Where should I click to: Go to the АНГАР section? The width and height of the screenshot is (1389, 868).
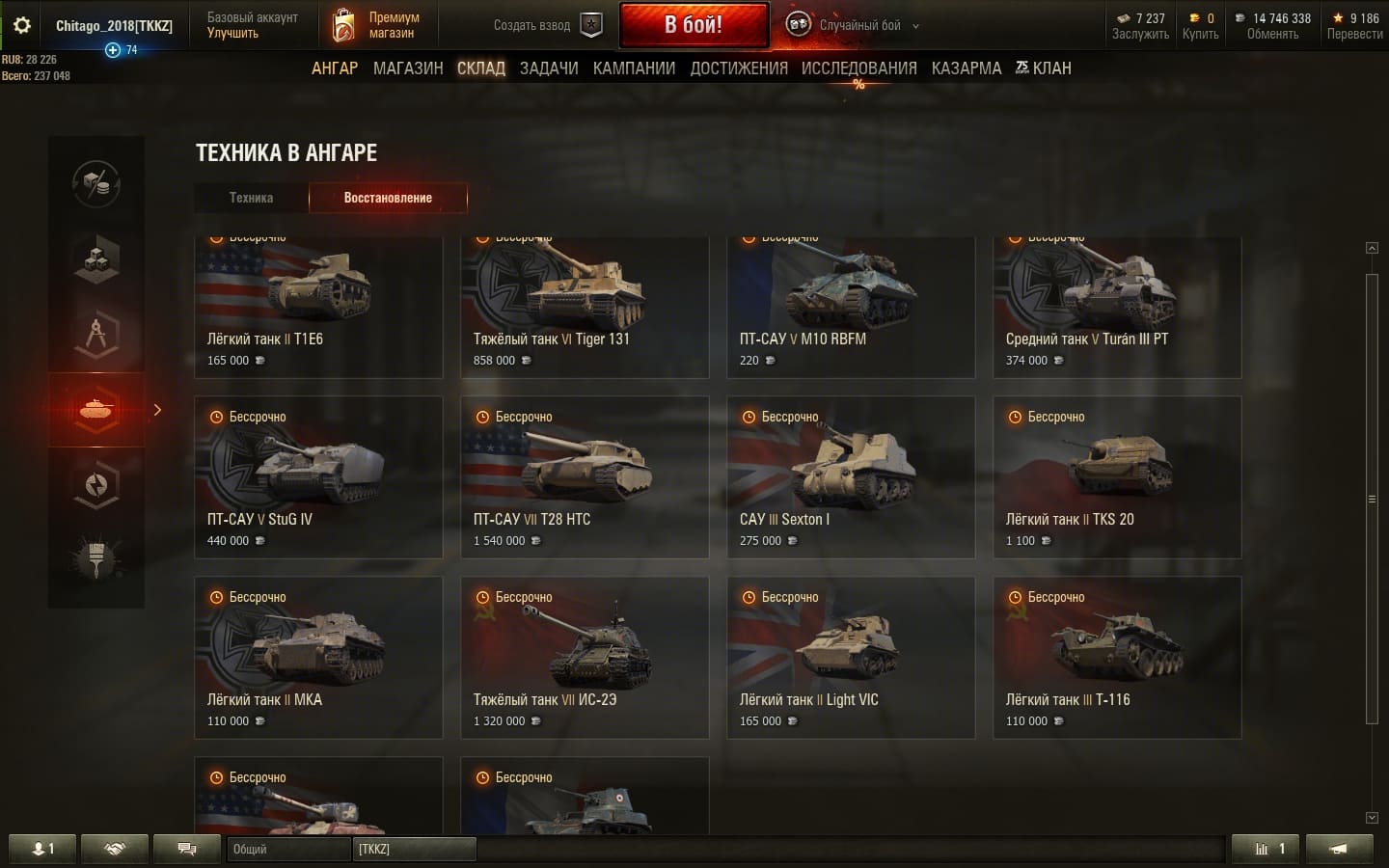coord(334,68)
